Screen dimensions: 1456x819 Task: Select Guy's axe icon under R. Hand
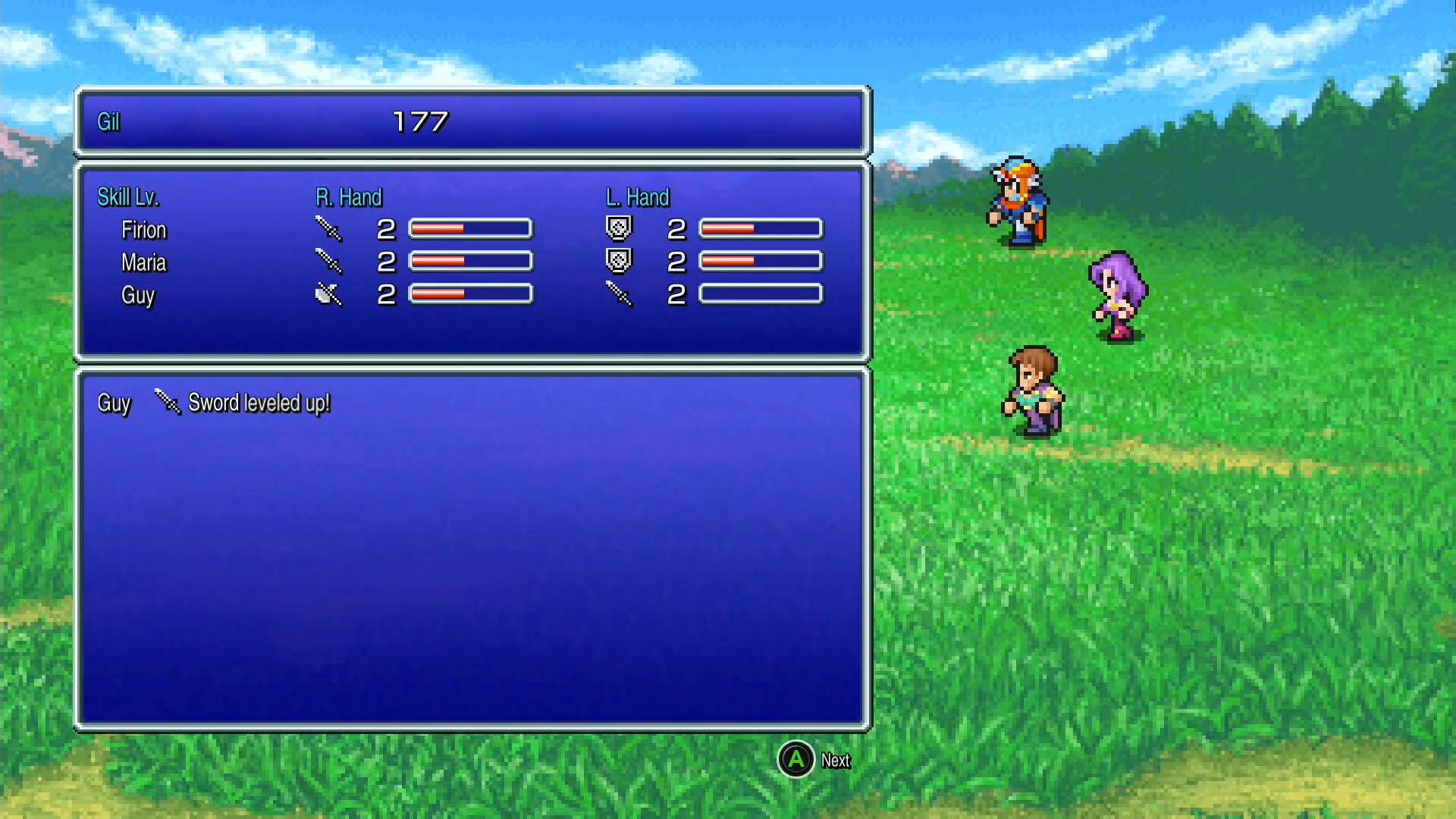[326, 294]
